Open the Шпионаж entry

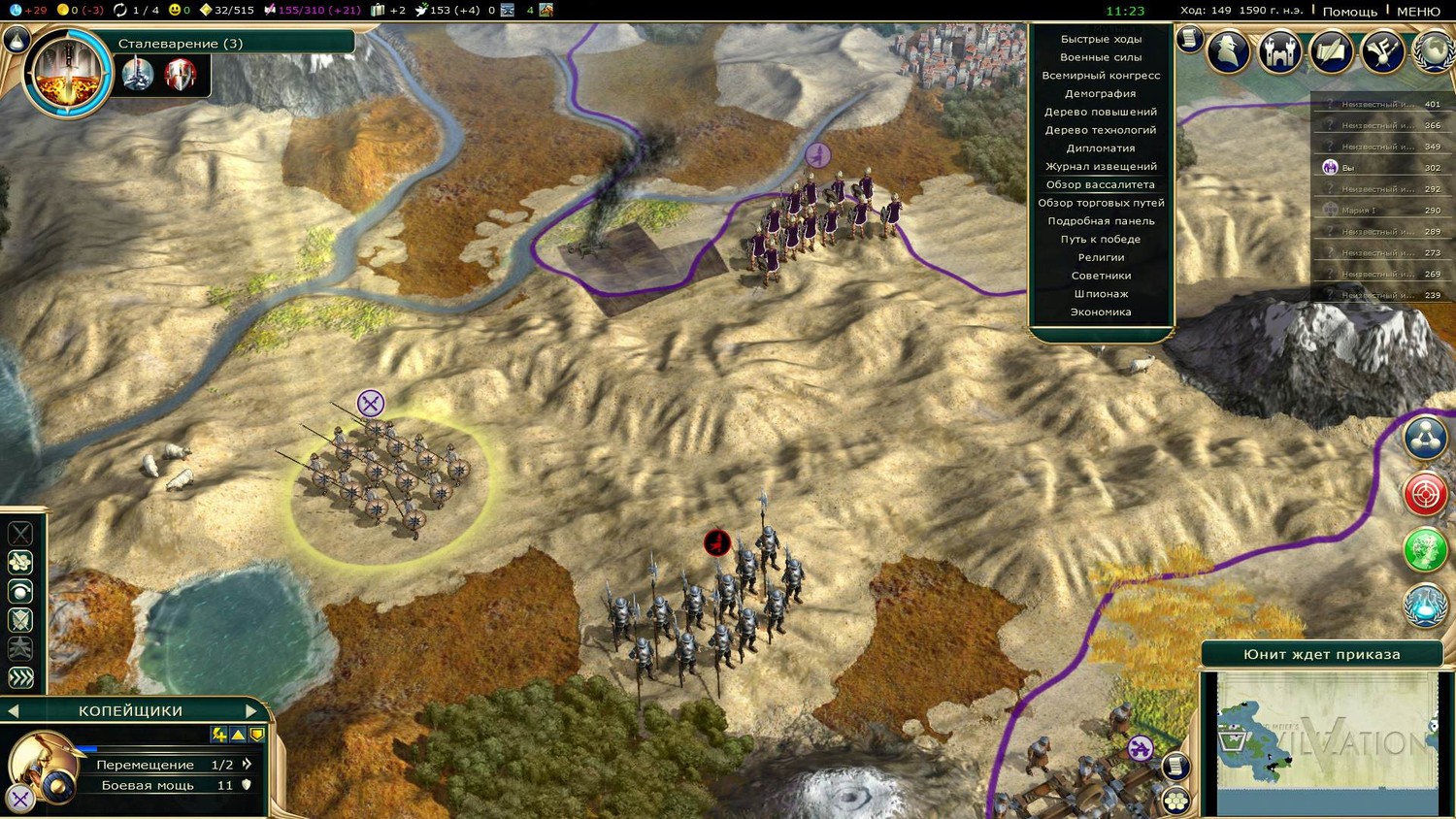pyautogui.click(x=1100, y=294)
